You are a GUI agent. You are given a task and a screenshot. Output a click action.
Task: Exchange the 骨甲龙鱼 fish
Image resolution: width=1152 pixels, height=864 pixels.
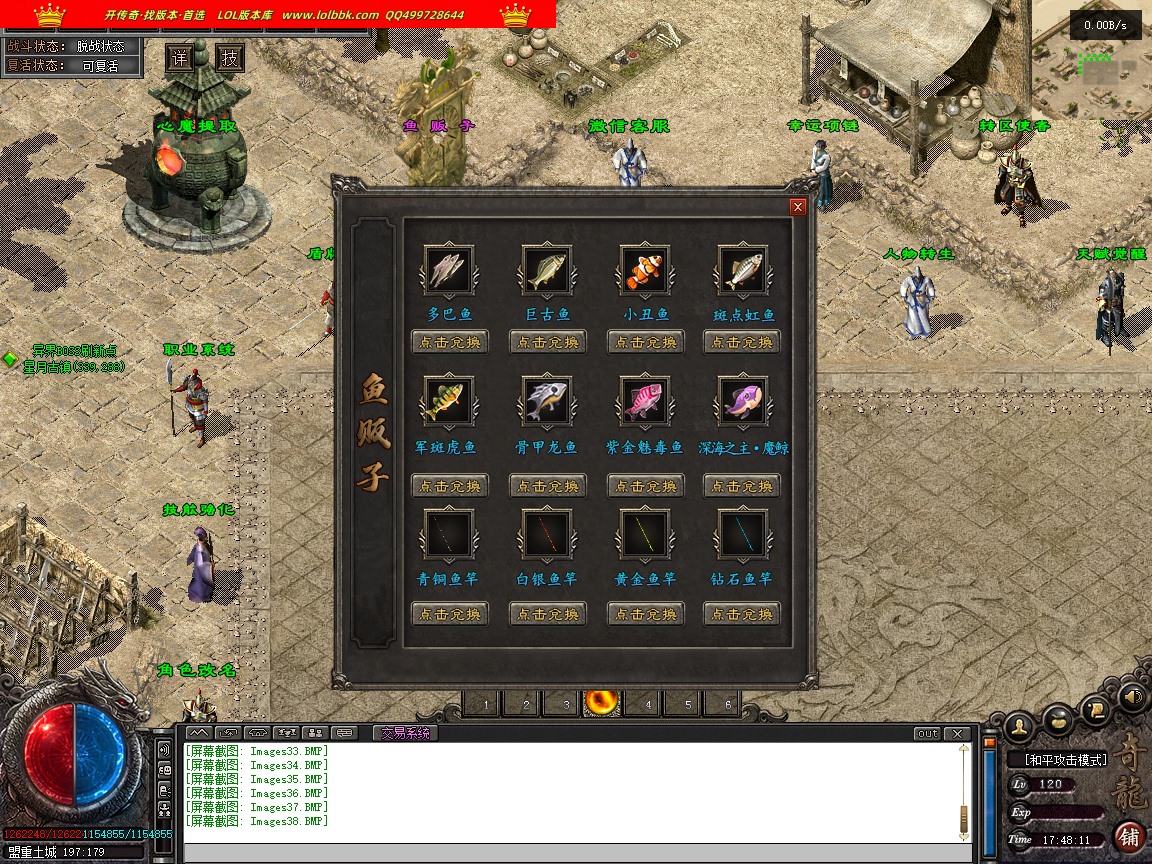coord(548,486)
